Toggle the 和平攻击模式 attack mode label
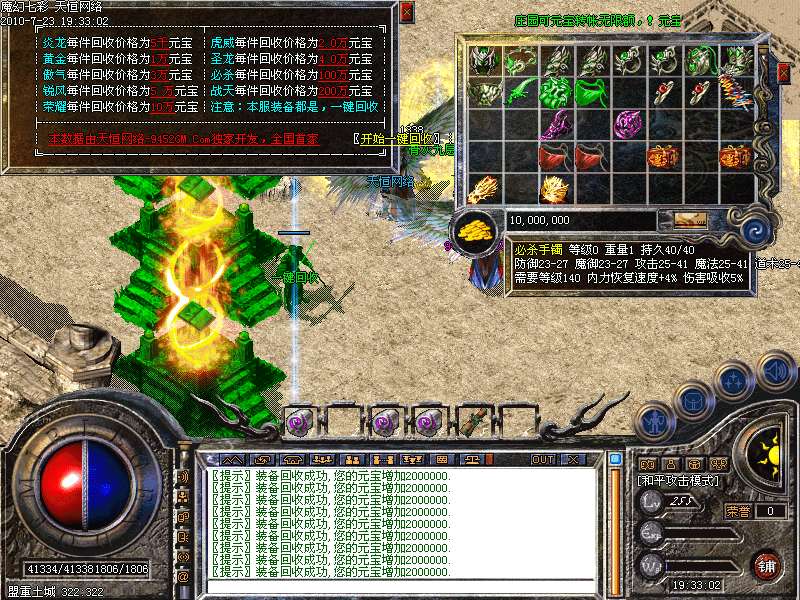Screen dimensions: 800x600 tap(676, 481)
